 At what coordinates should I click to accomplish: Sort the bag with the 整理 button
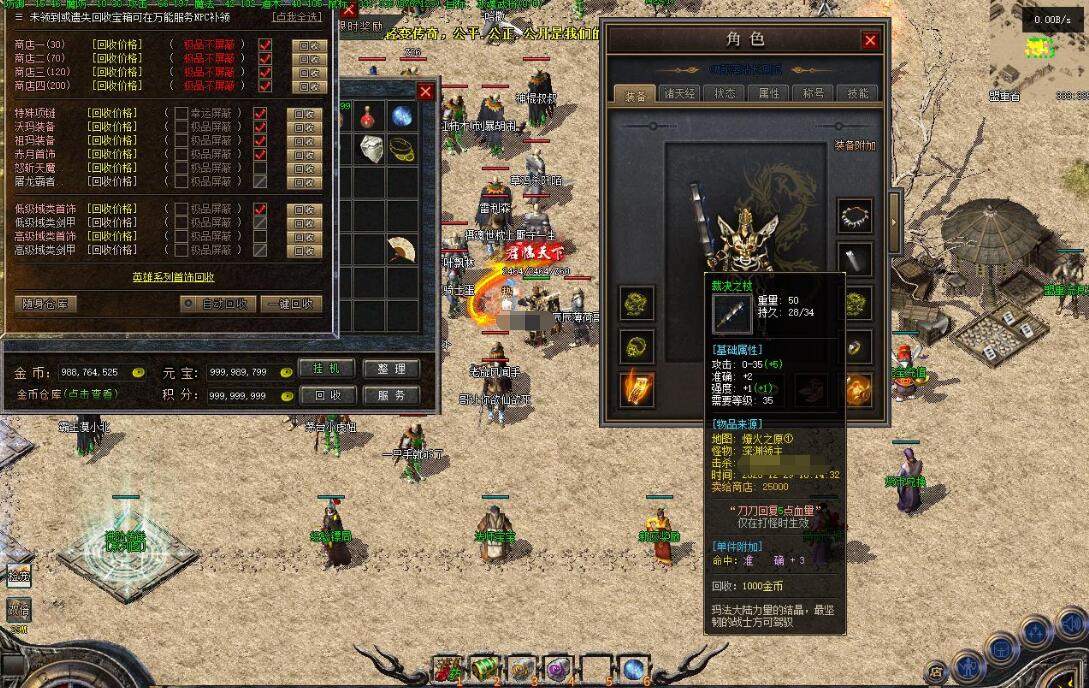pos(390,369)
